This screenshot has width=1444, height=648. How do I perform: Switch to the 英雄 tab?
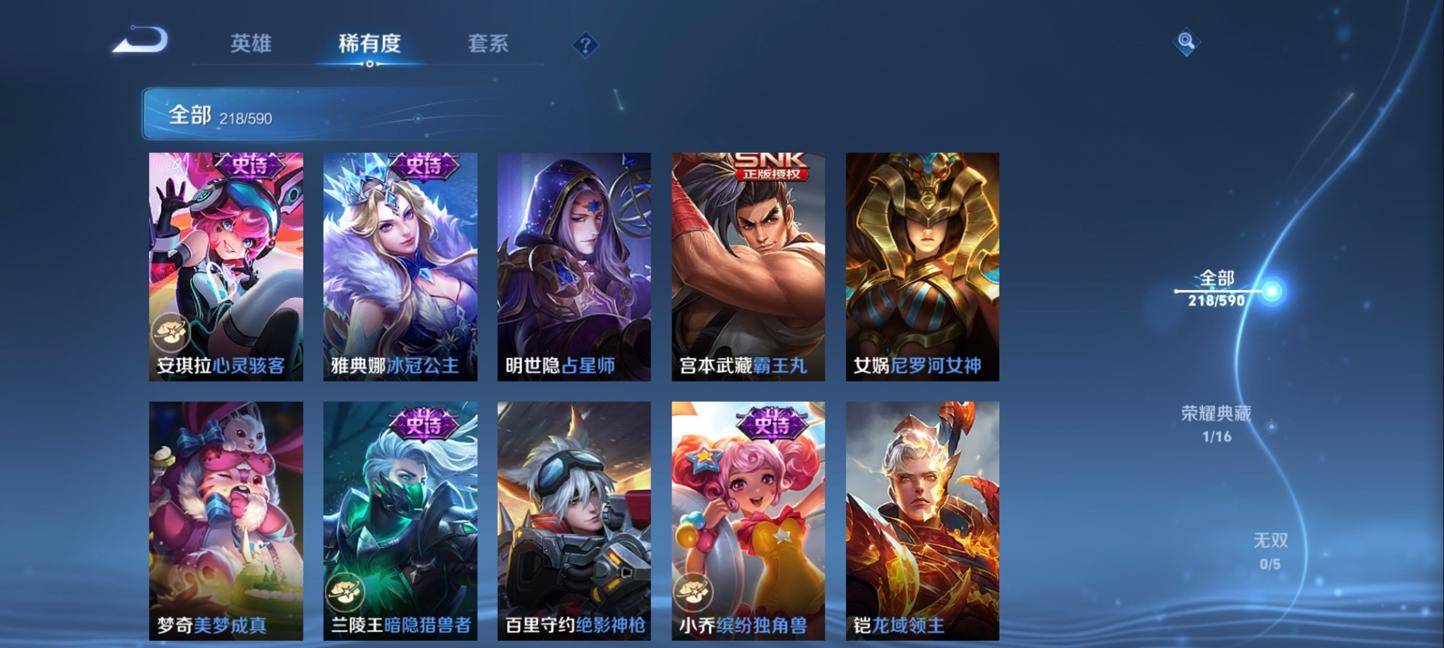pyautogui.click(x=250, y=44)
